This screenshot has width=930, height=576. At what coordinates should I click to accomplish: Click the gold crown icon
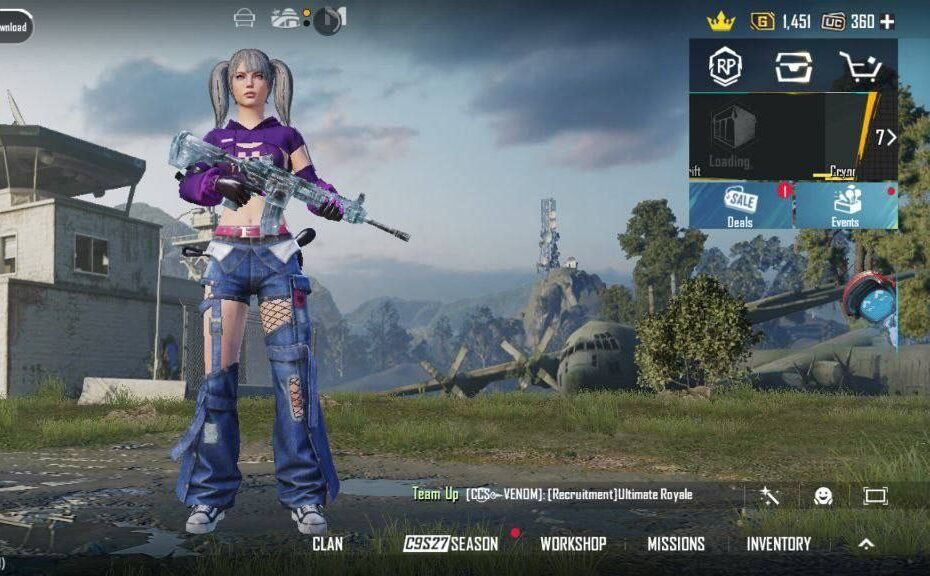720,21
